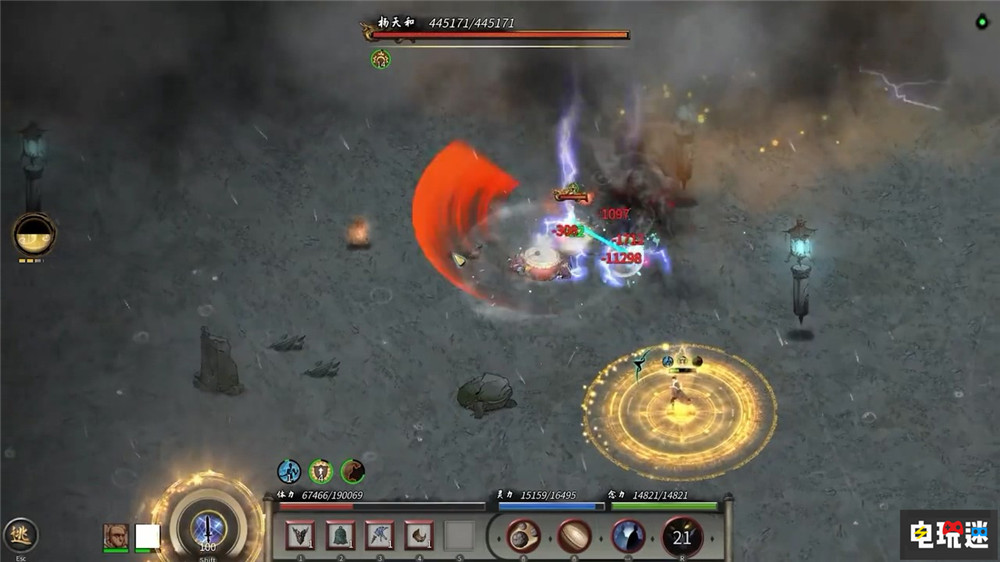This screenshot has width=1000, height=562.
Task: Use the brown horn item in slot 4
Action: (419, 536)
